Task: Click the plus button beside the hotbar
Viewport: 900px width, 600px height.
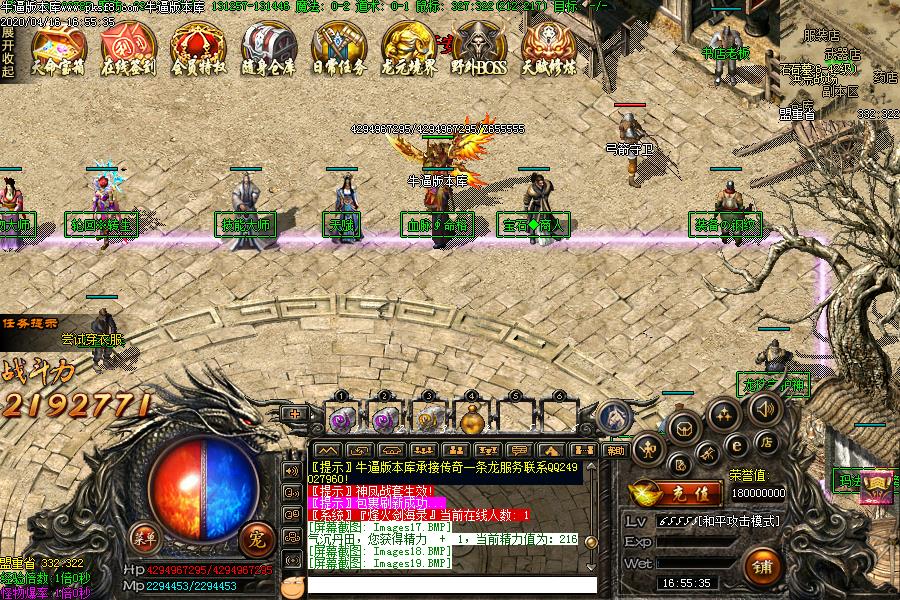Action: pyautogui.click(x=295, y=413)
